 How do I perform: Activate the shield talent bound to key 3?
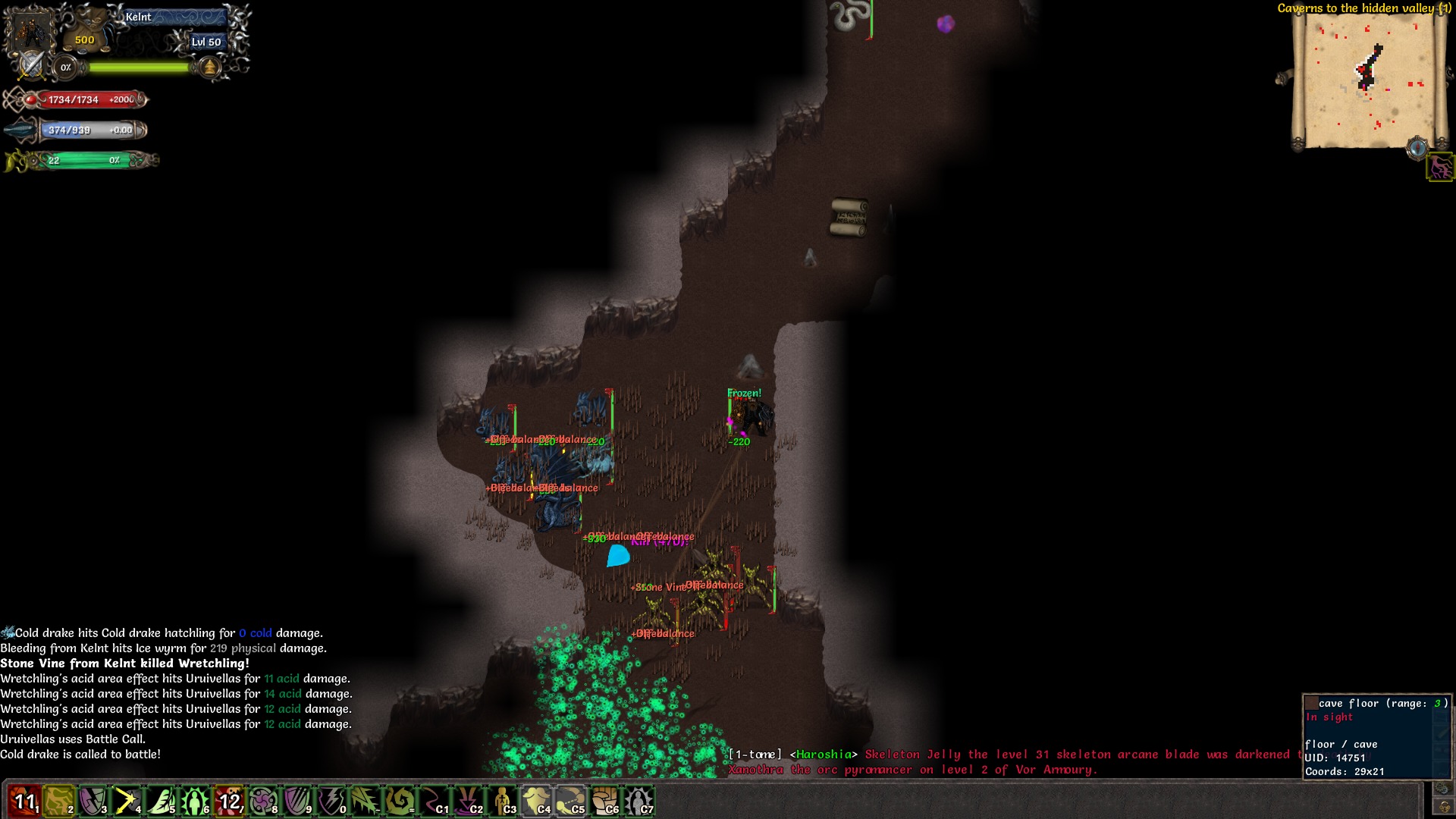[x=93, y=800]
